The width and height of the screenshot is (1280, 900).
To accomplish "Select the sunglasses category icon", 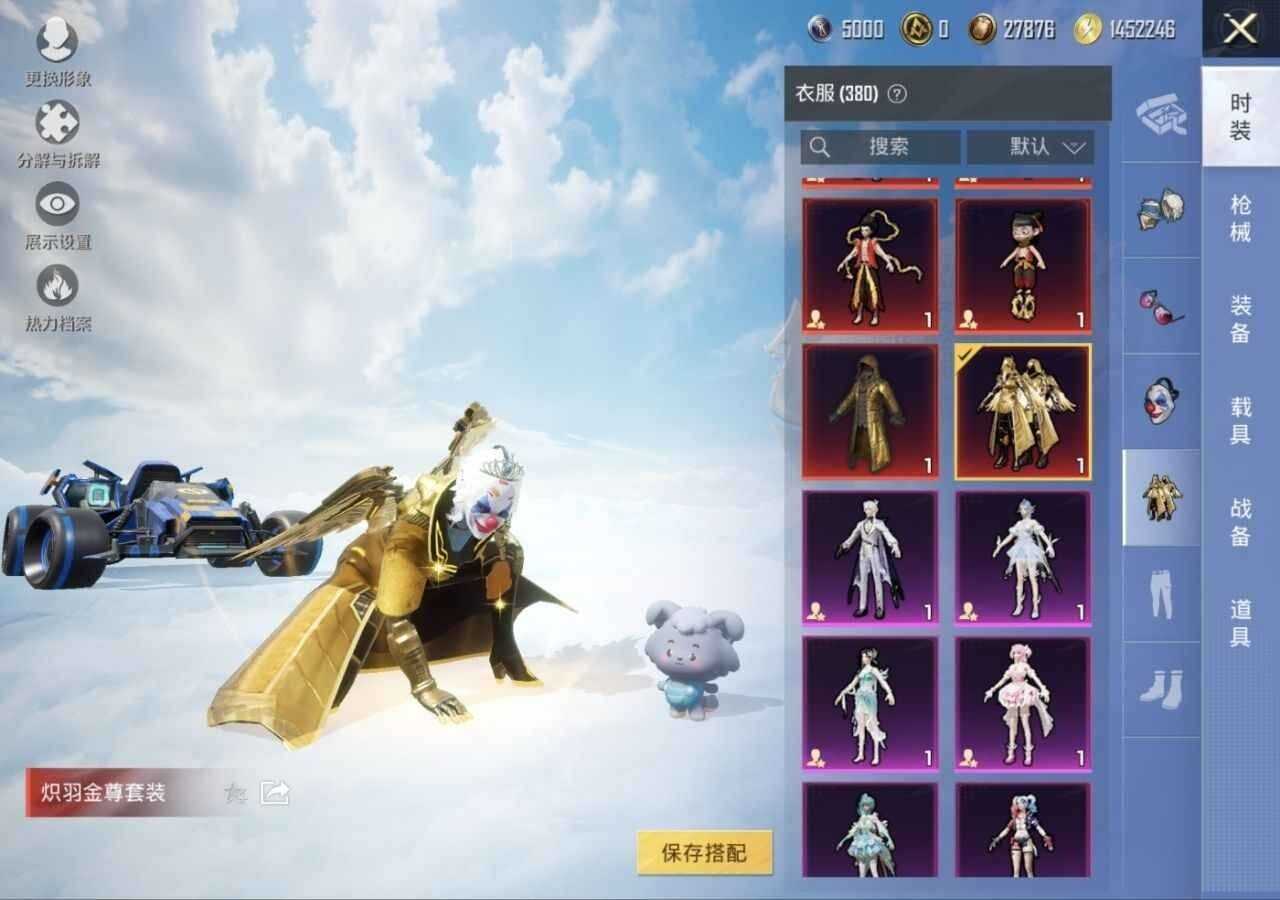I will coord(1161,306).
